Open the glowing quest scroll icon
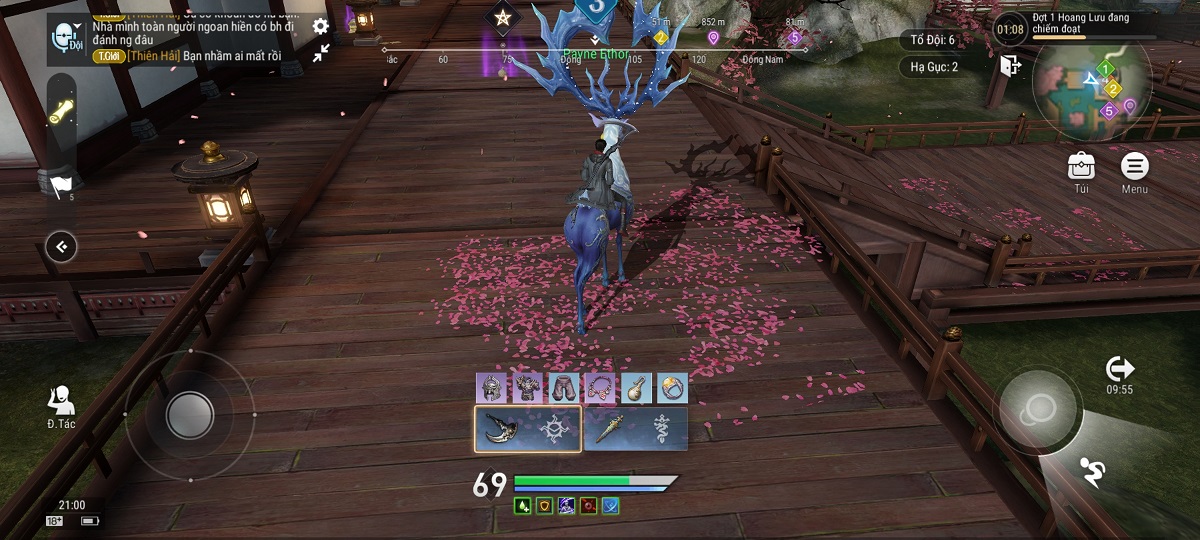Image resolution: width=1200 pixels, height=540 pixels. 62,111
